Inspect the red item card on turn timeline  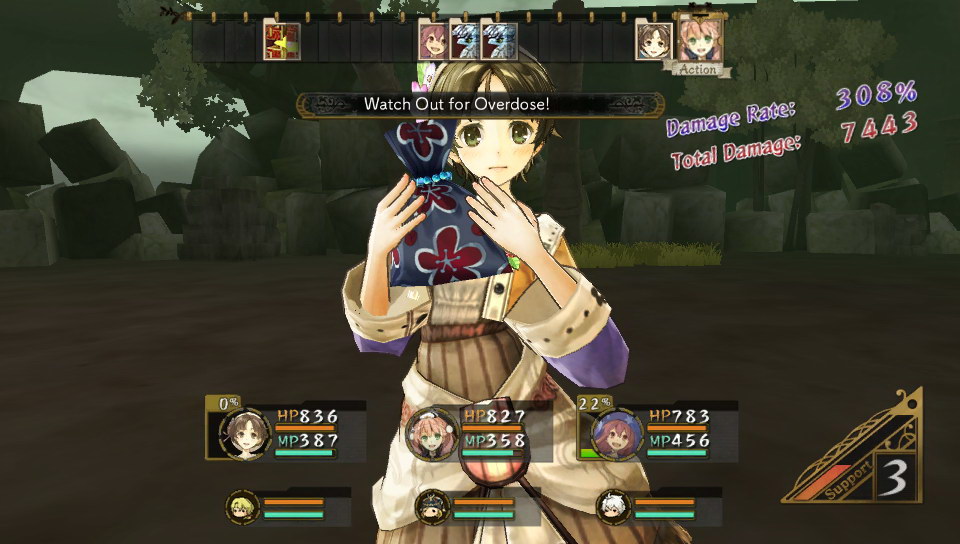tap(282, 41)
